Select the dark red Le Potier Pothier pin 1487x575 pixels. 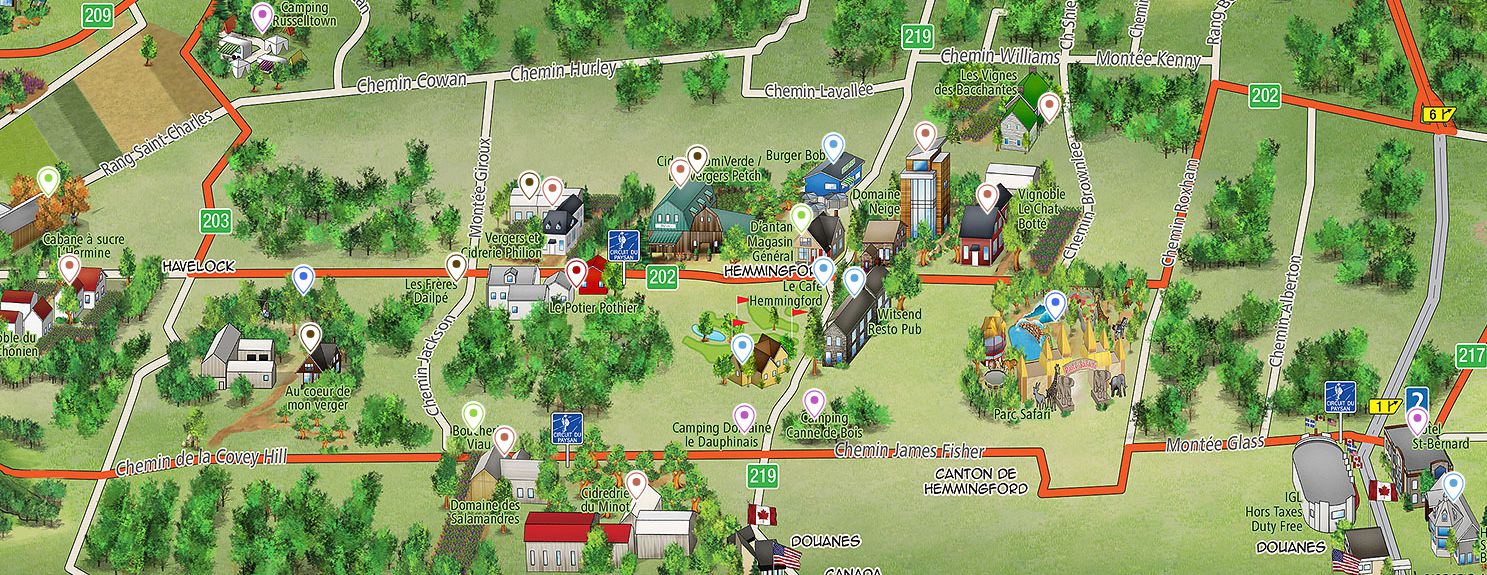point(576,271)
